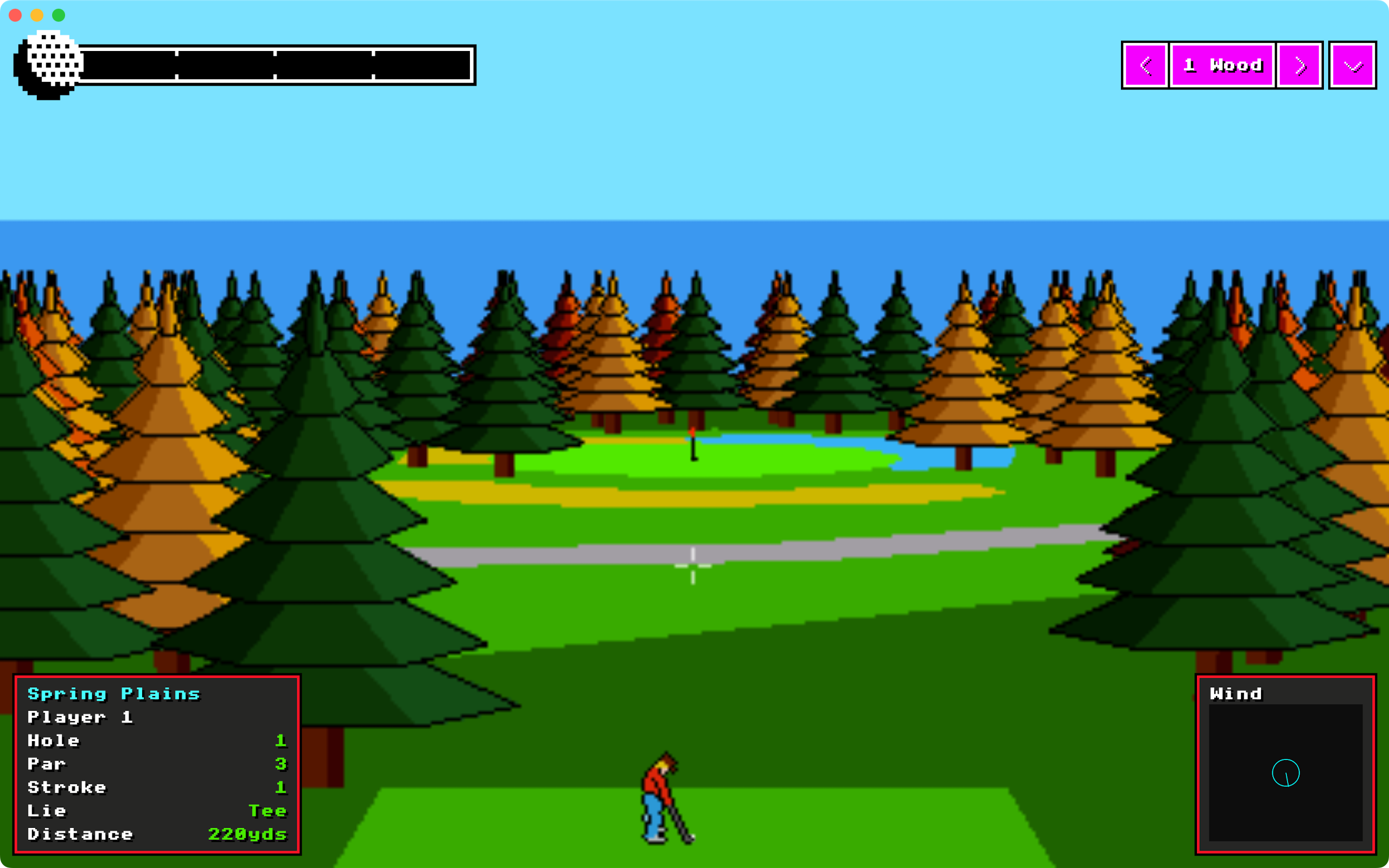Maximize the window with green button
The height and width of the screenshot is (868, 1389).
coord(59,15)
